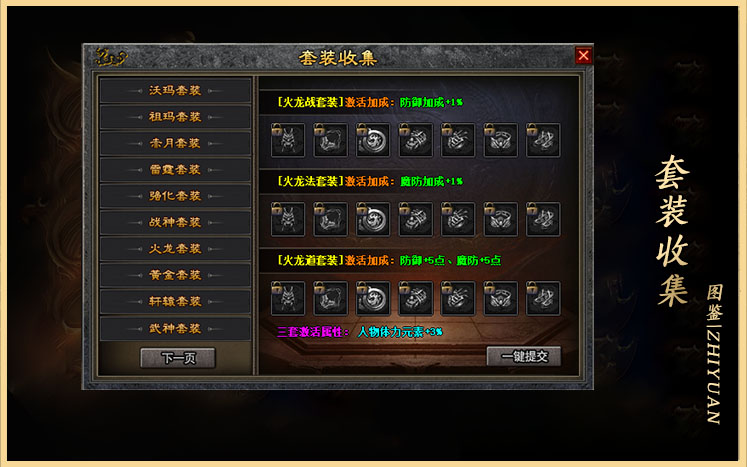Switch to 赤月套装

[175, 143]
